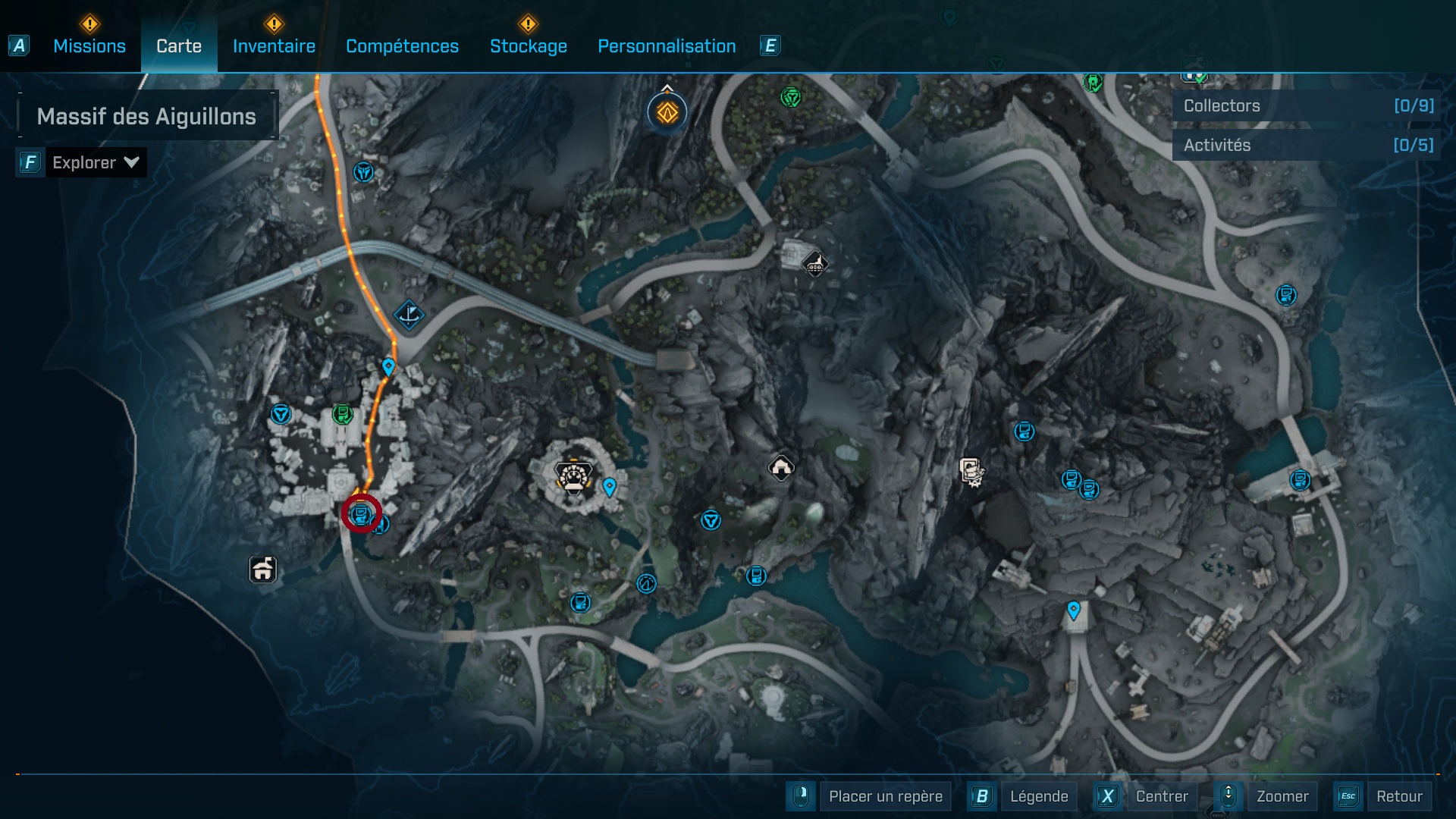The image size is (1456, 819).
Task: Open the Compétences menu
Action: pos(402,46)
